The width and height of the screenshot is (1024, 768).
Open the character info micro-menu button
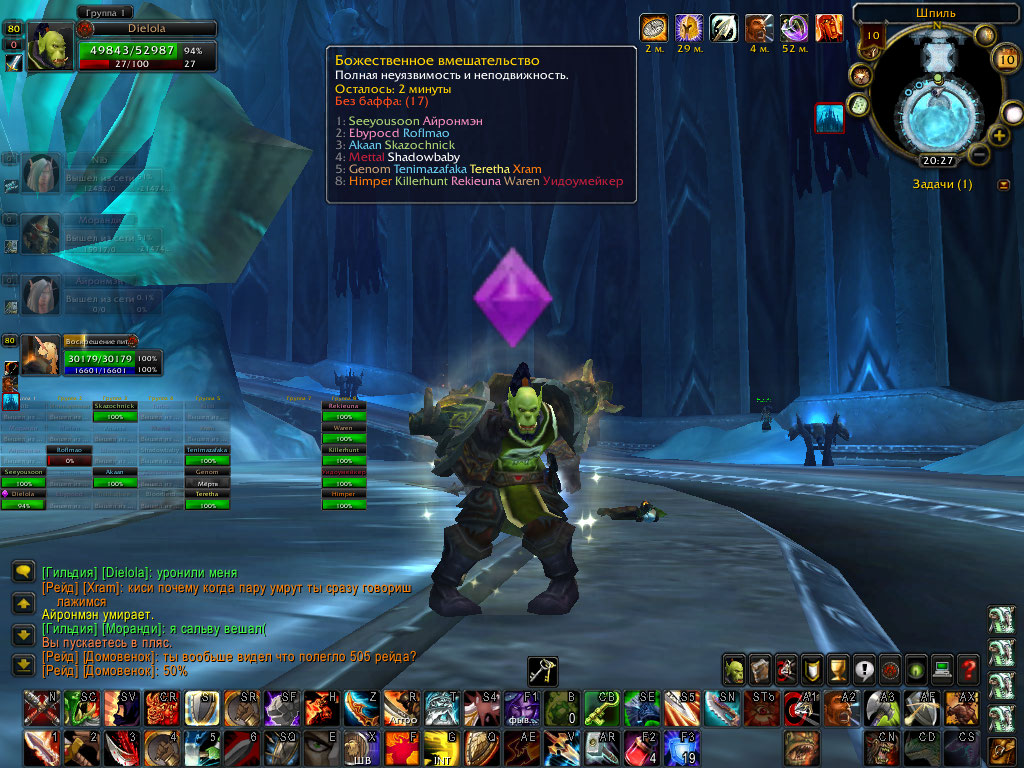tap(734, 668)
